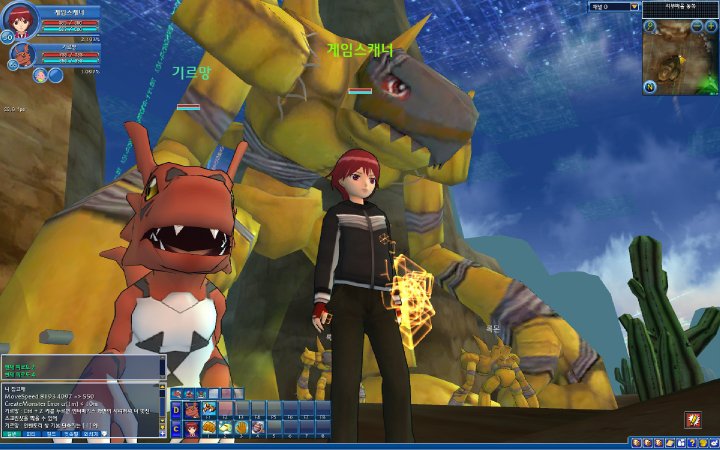
Task: Click the small digimon icon under partner portrait
Action: coord(38,75)
